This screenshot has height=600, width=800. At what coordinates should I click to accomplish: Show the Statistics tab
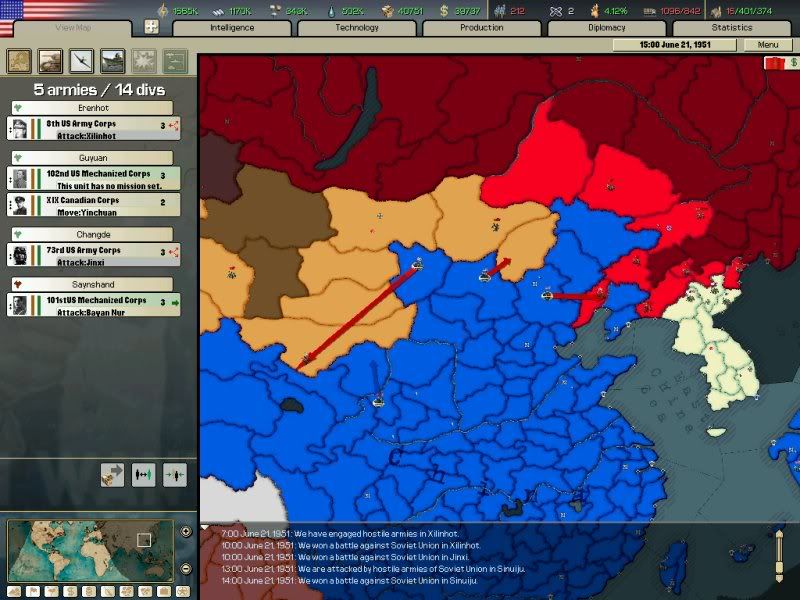[x=732, y=28]
